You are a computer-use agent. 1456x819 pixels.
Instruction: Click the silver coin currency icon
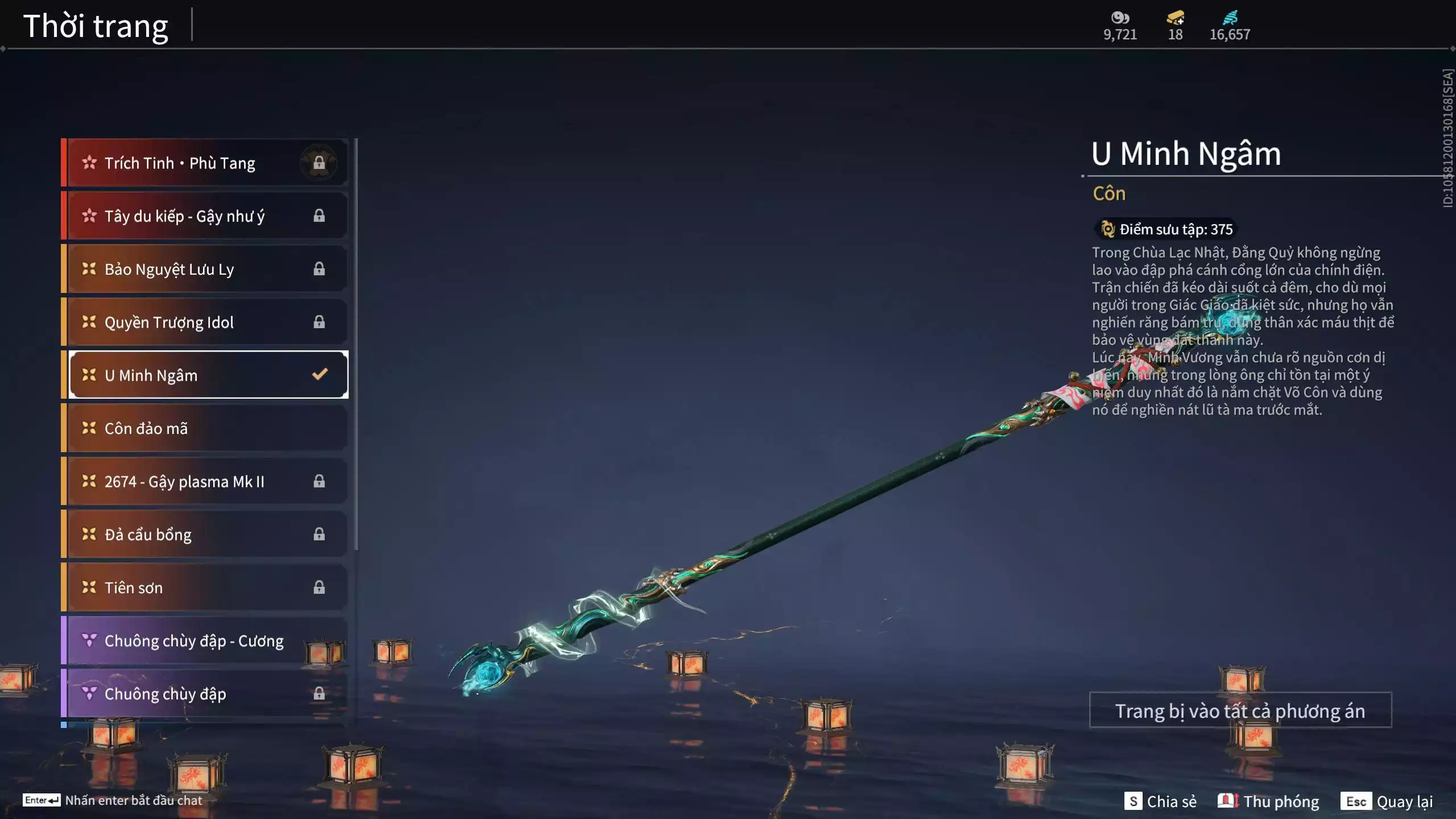1120,18
